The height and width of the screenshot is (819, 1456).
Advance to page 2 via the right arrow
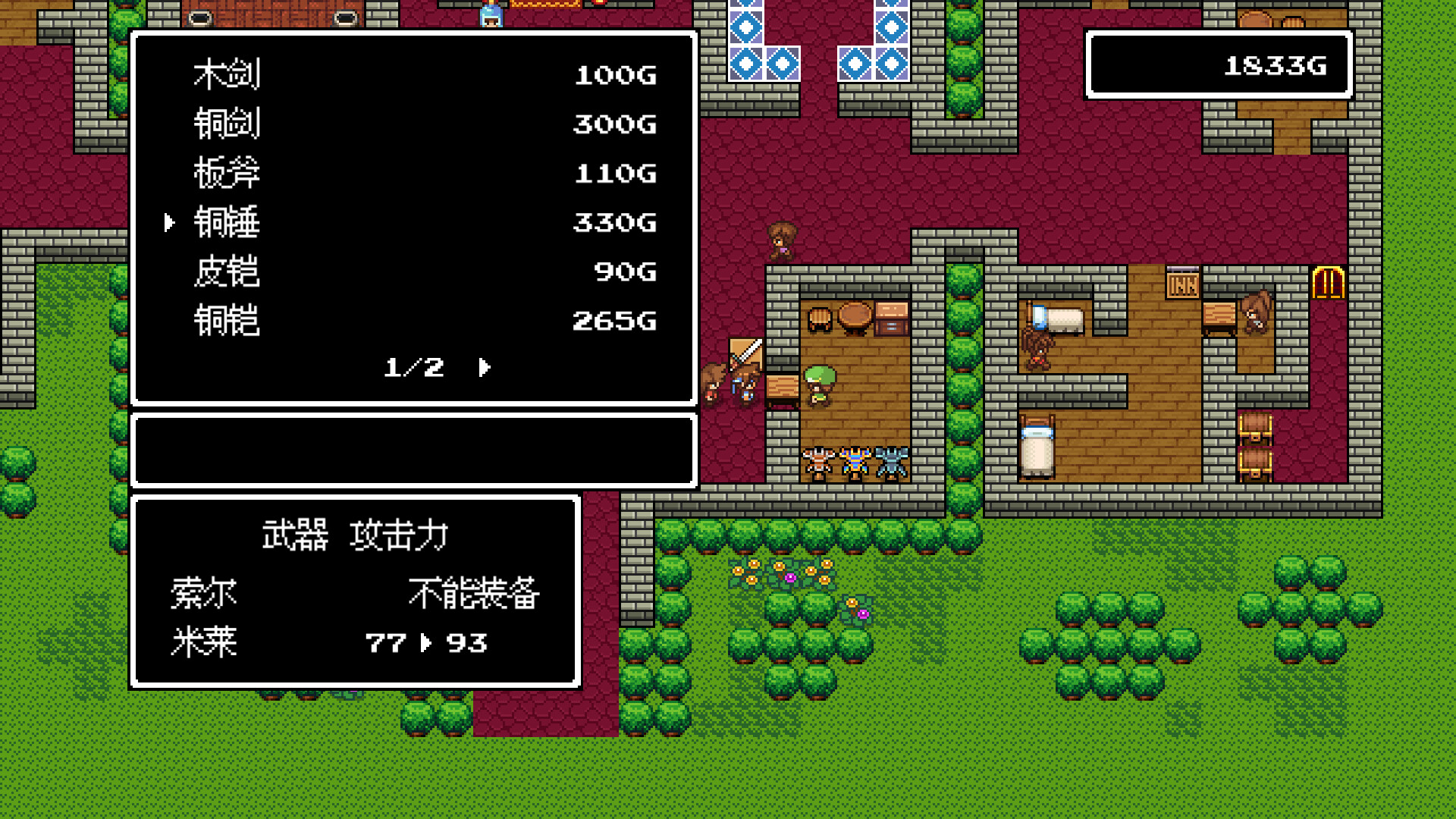pyautogui.click(x=483, y=368)
